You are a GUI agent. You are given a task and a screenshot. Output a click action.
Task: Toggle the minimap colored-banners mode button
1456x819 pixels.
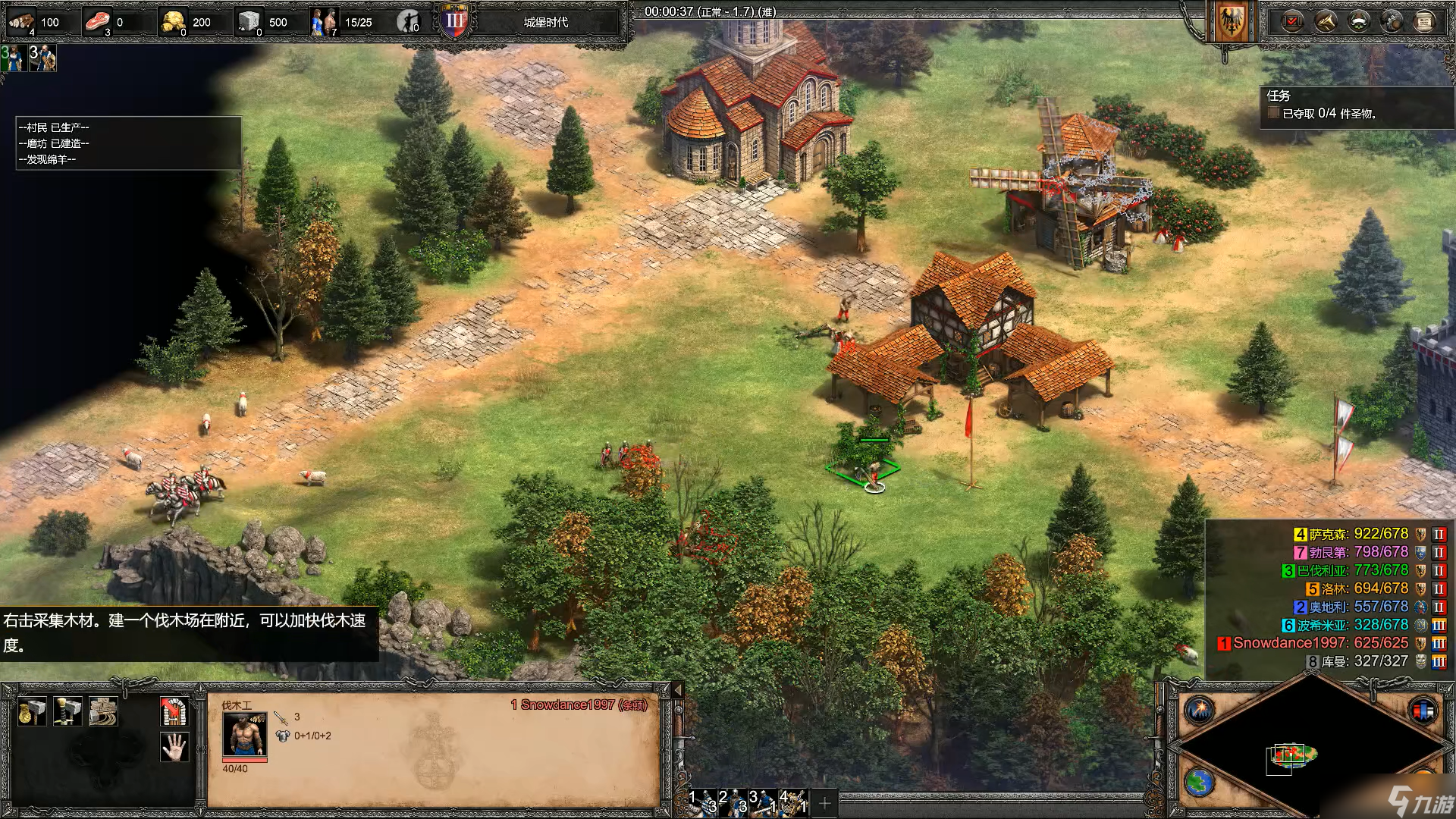coord(1423,711)
